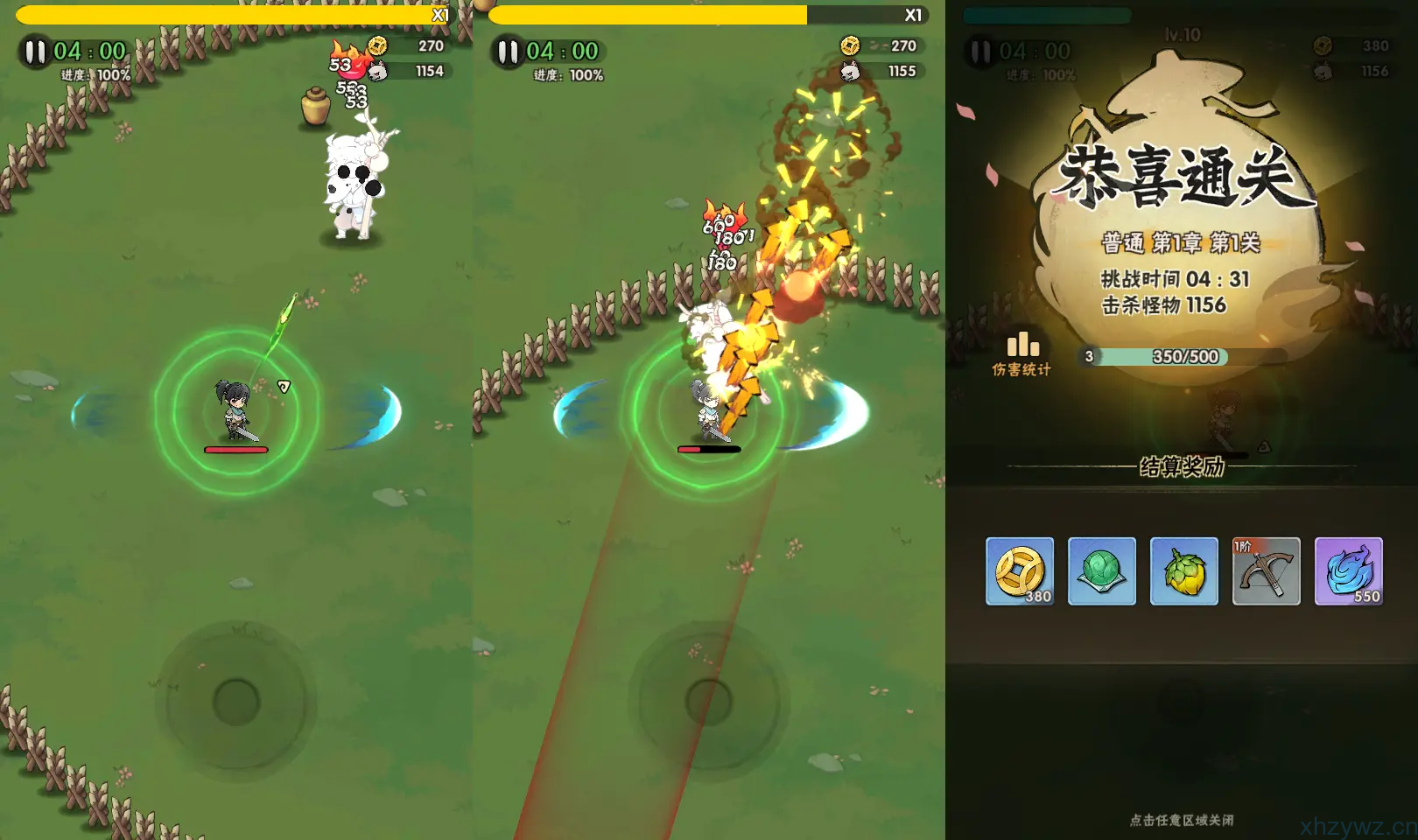Select the green orb reward icon
The height and width of the screenshot is (840, 1418).
[1102, 571]
